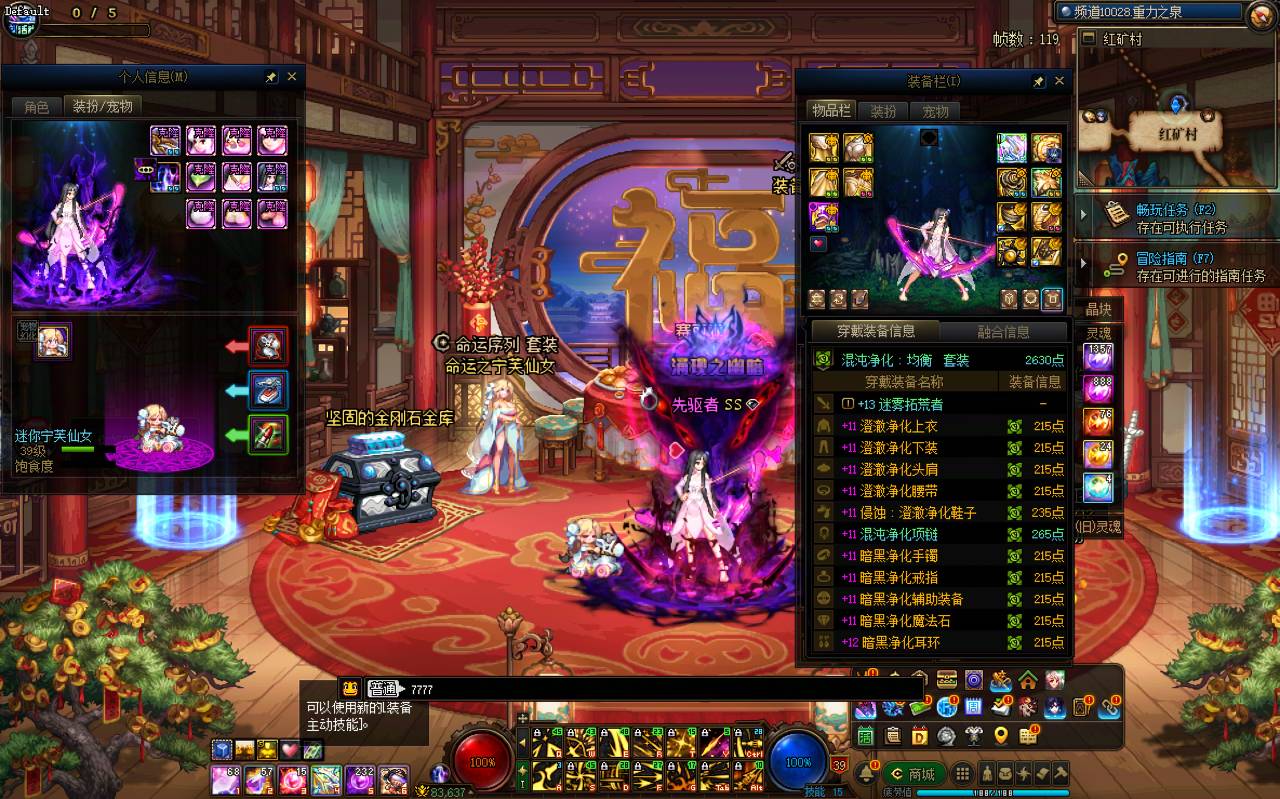
Task: Close the 装备栏 equipment window
Action: pyautogui.click(x=1060, y=81)
